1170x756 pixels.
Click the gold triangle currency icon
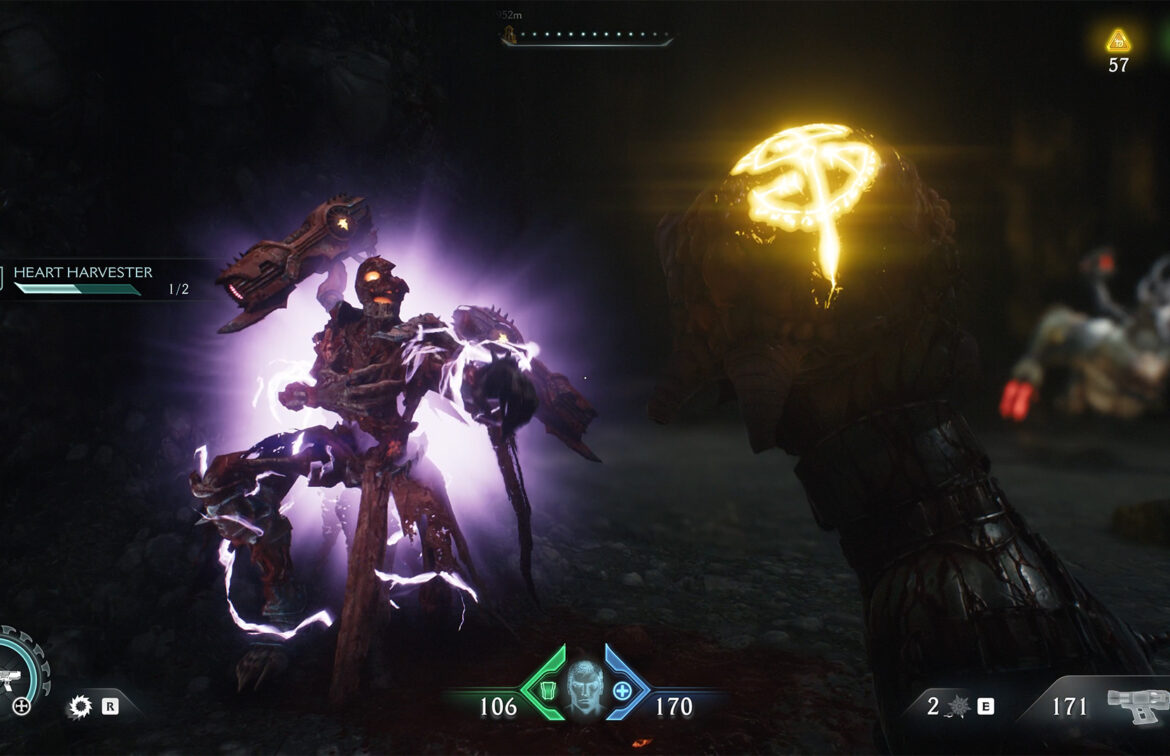pyautogui.click(x=1118, y=42)
